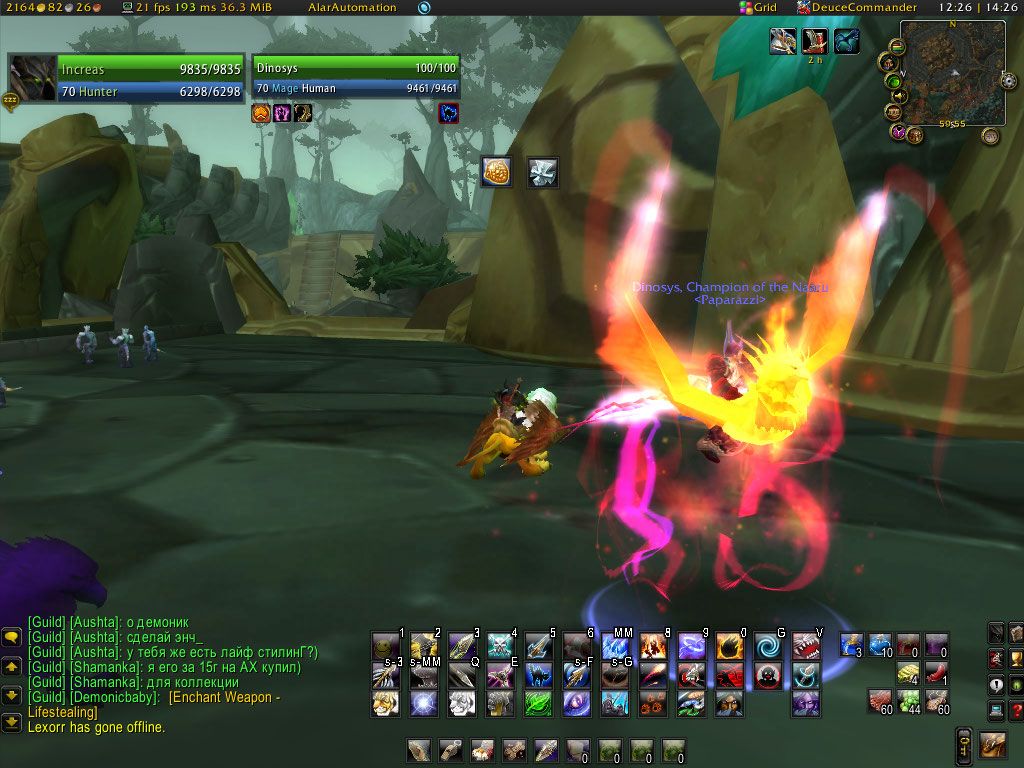Image resolution: width=1024 pixels, height=768 pixels.
Task: Click the blue horse mount buff icon
Action: [847, 41]
